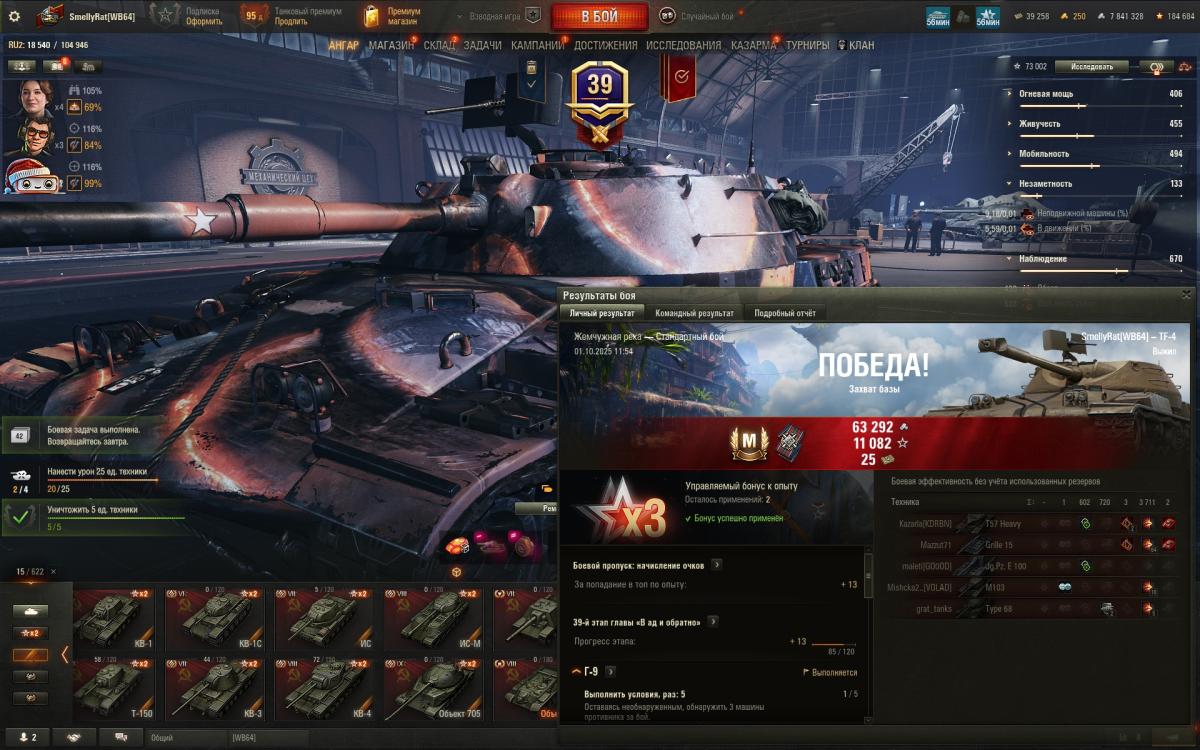
Task: Open the Премиум магазин
Action: [x=392, y=16]
